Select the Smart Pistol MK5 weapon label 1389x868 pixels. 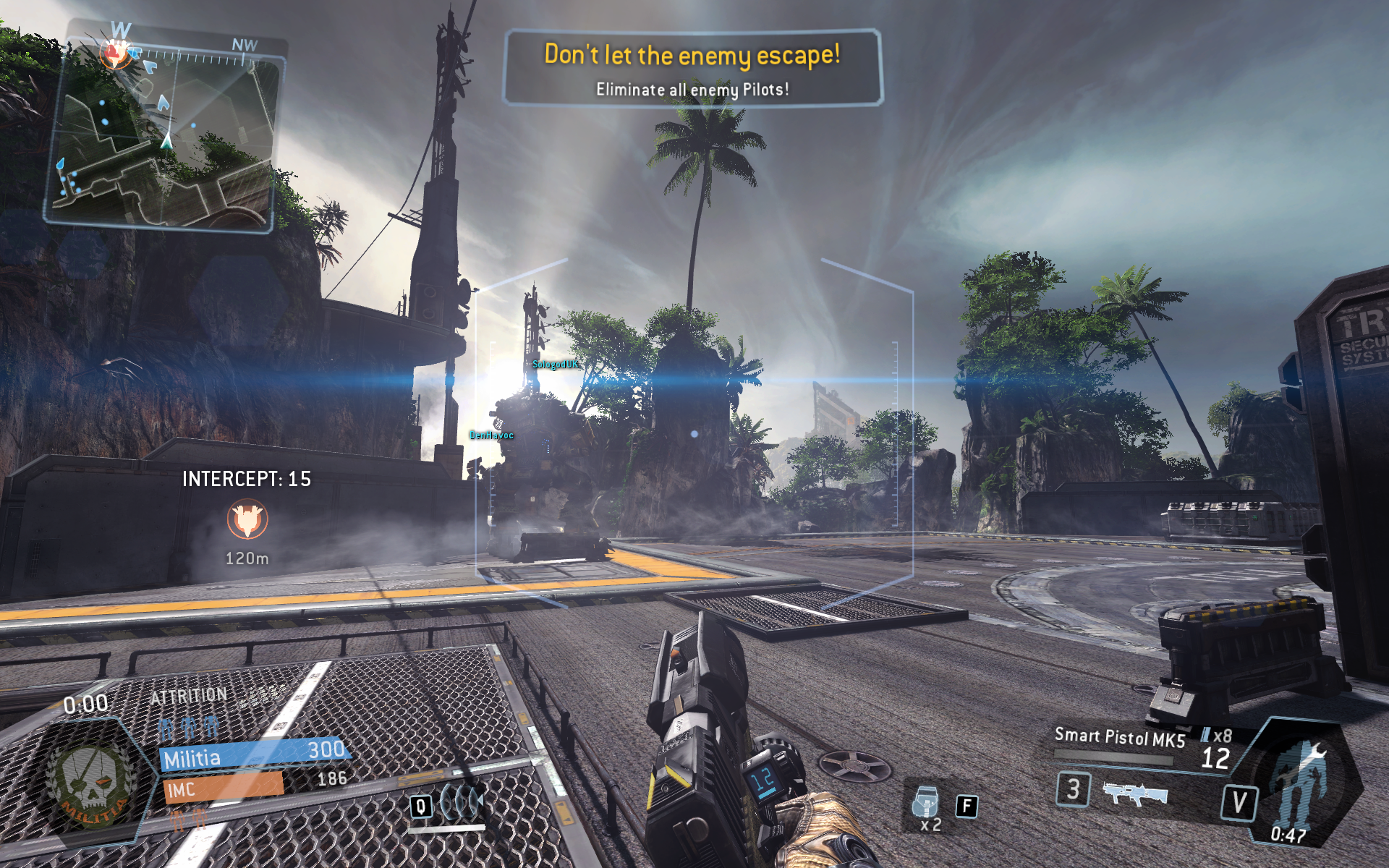click(1119, 737)
